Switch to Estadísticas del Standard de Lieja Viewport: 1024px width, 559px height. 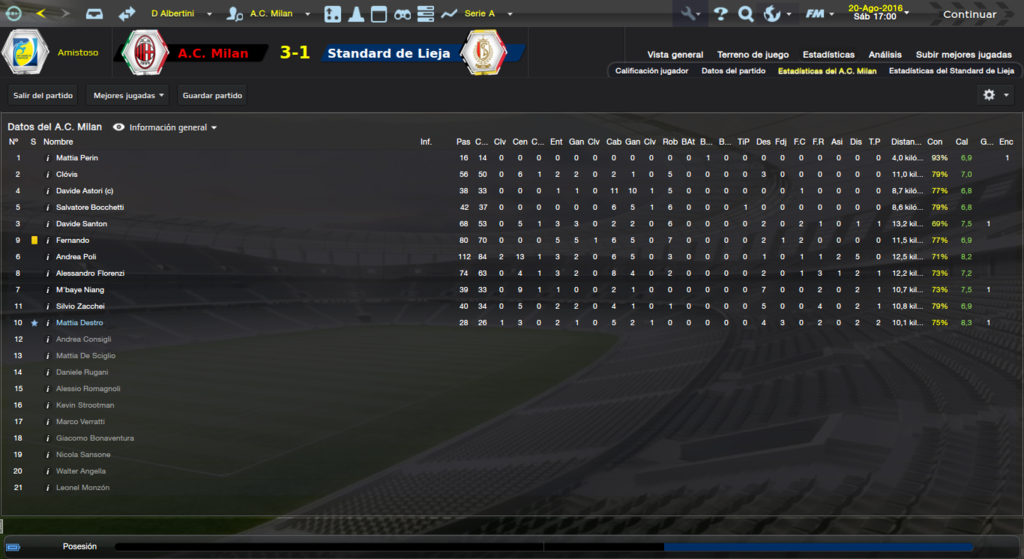pyautogui.click(x=950, y=71)
